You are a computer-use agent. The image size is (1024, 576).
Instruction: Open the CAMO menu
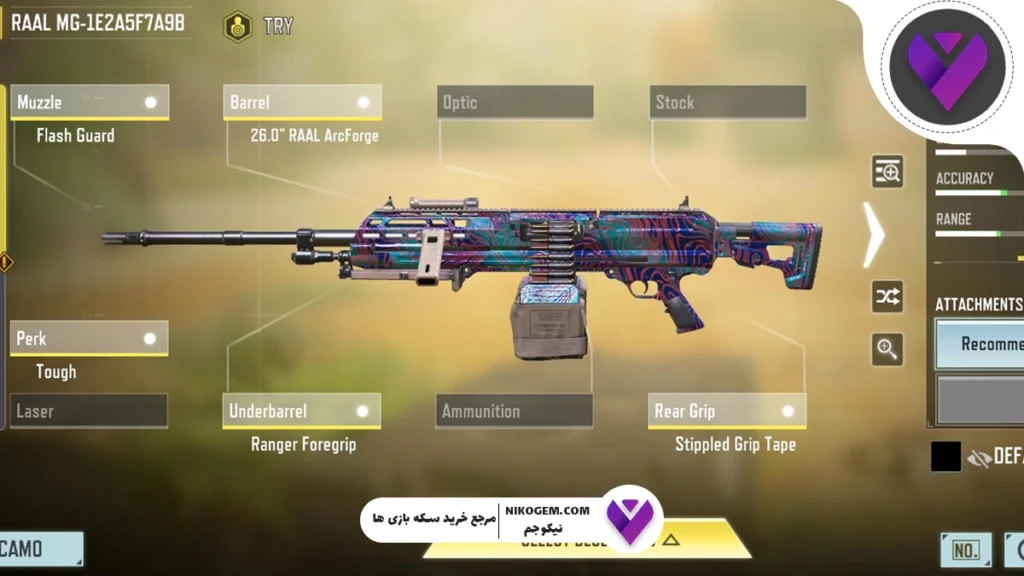(x=40, y=549)
